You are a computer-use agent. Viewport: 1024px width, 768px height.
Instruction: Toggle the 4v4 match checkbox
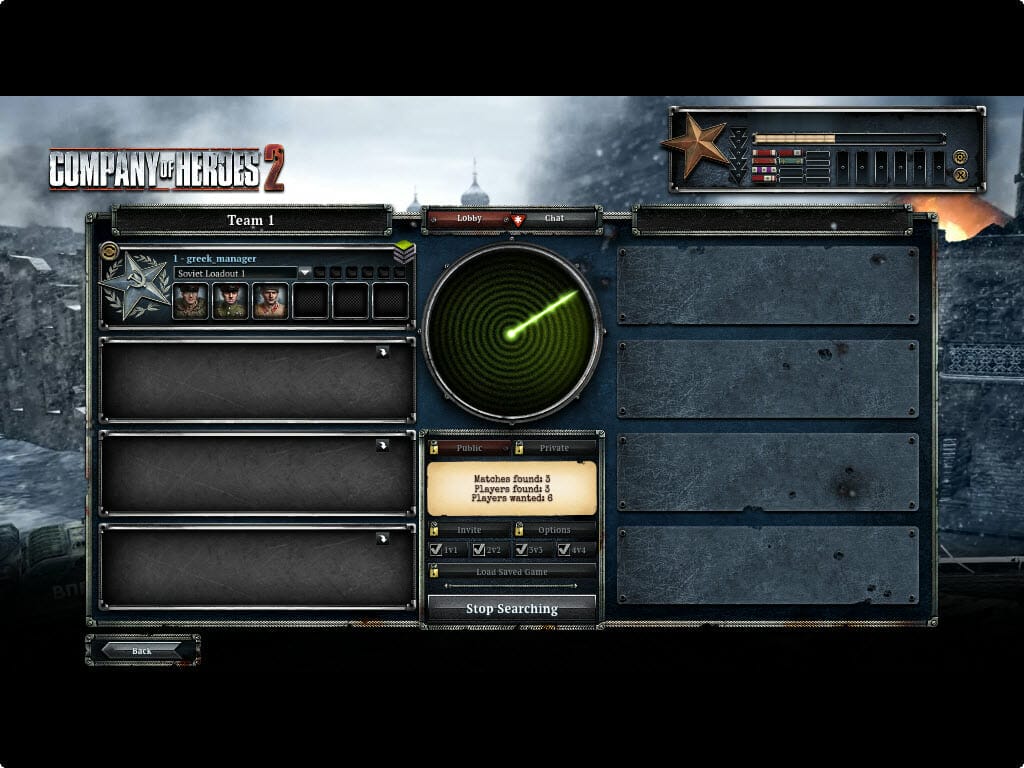[564, 549]
